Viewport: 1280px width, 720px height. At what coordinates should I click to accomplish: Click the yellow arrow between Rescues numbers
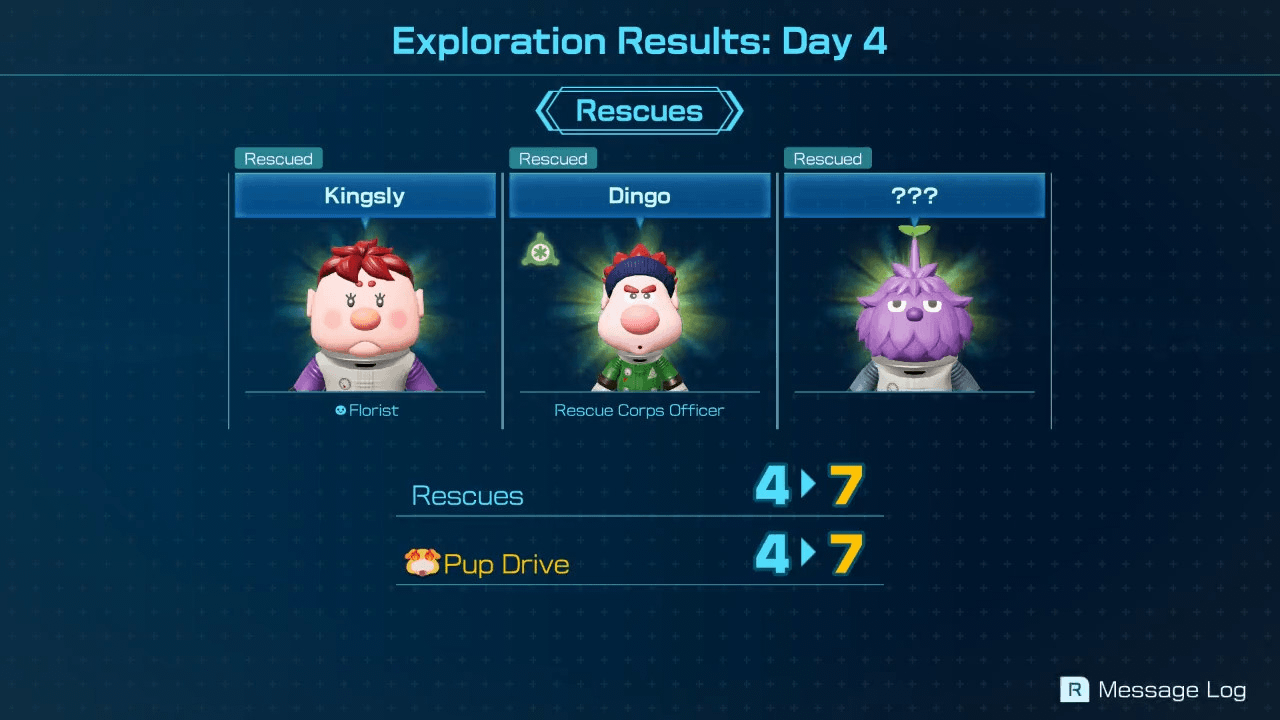click(x=810, y=486)
